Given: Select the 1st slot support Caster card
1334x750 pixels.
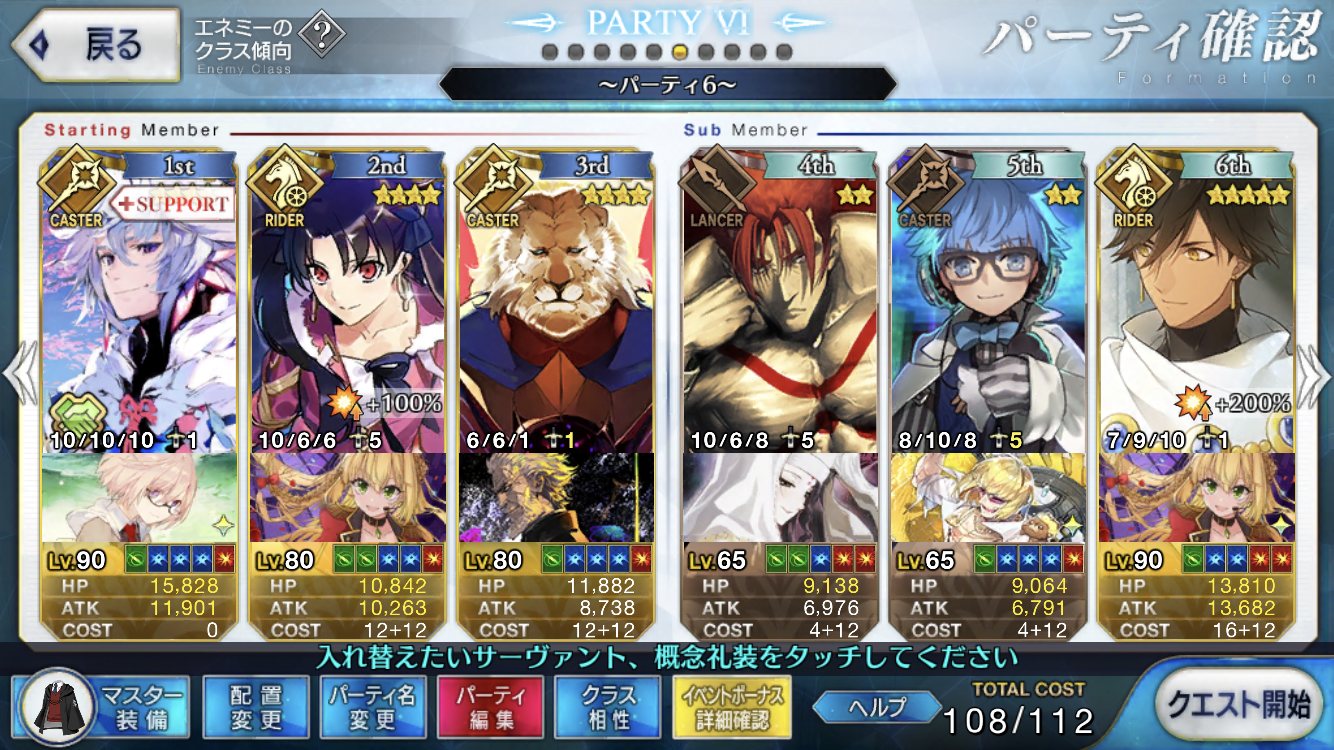Looking at the screenshot, I should pyautogui.click(x=140, y=310).
